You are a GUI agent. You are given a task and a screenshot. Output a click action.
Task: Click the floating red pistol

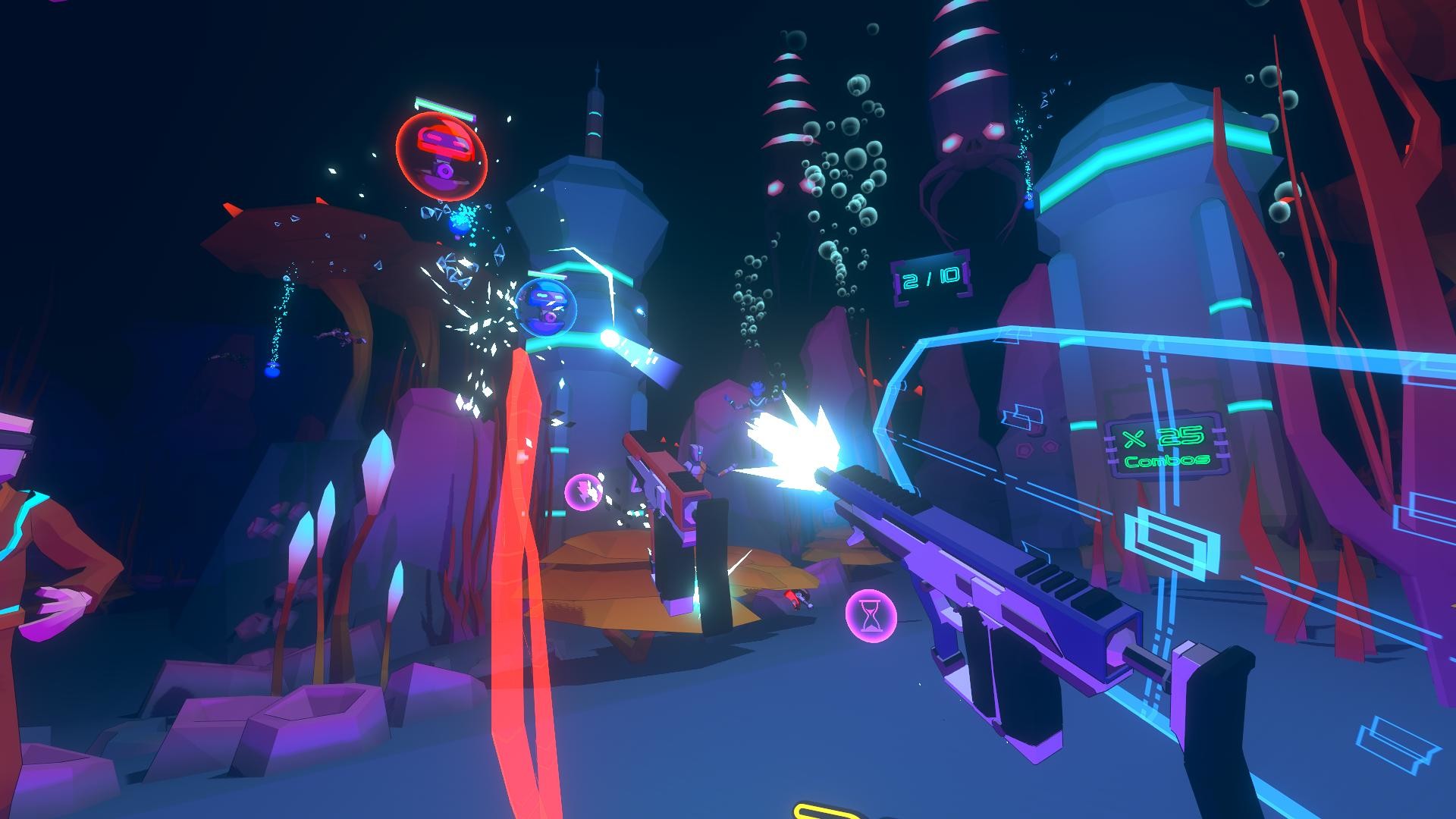tap(667, 478)
